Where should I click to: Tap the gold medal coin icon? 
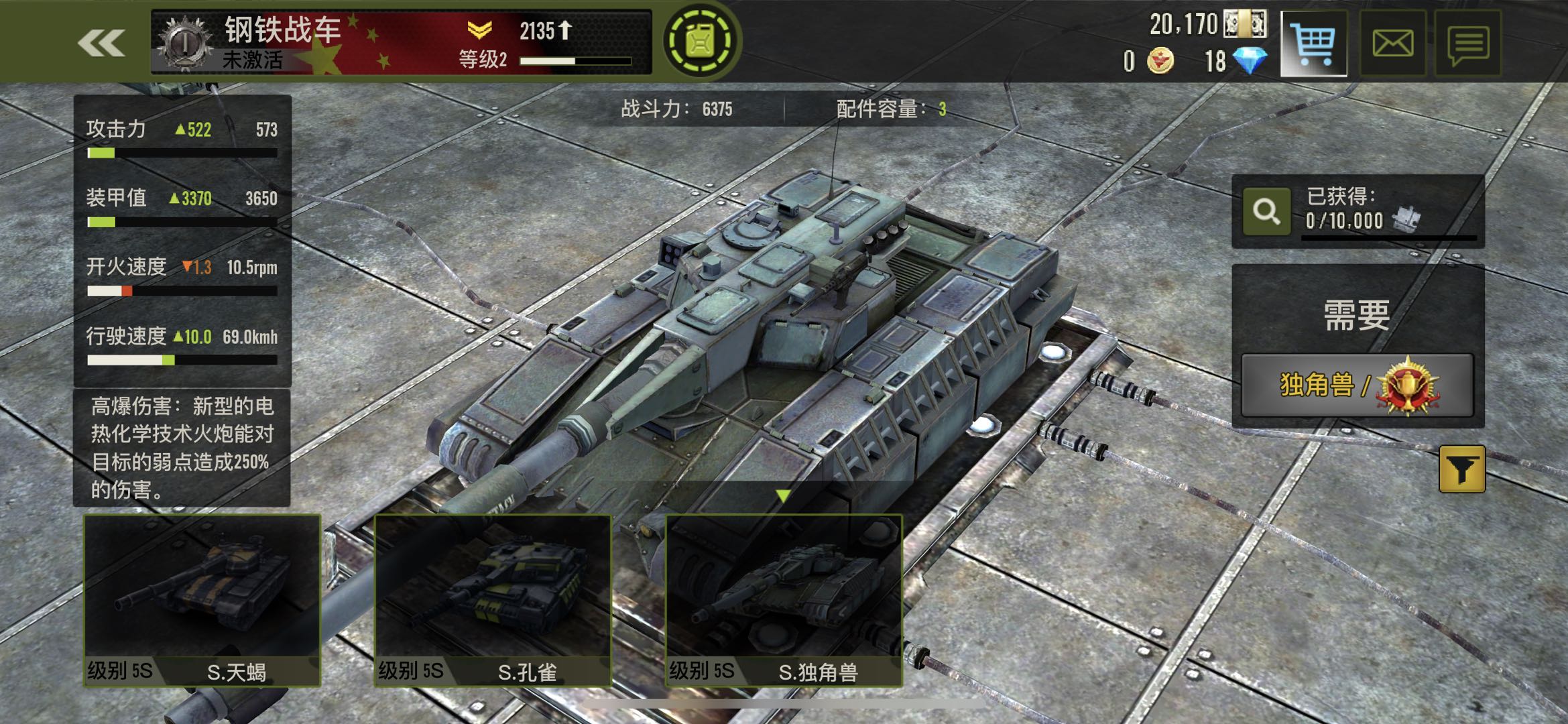point(1160,62)
